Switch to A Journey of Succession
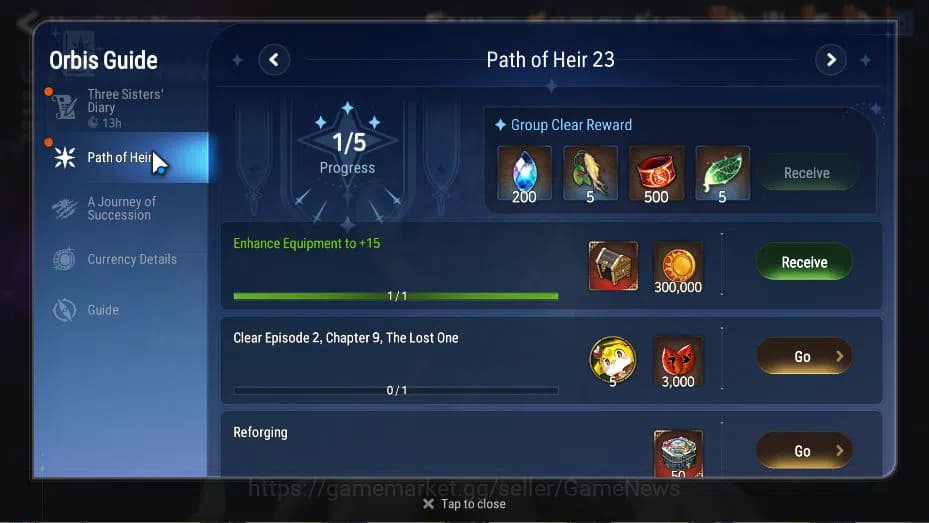Viewport: 929px width, 523px height. tap(120, 208)
